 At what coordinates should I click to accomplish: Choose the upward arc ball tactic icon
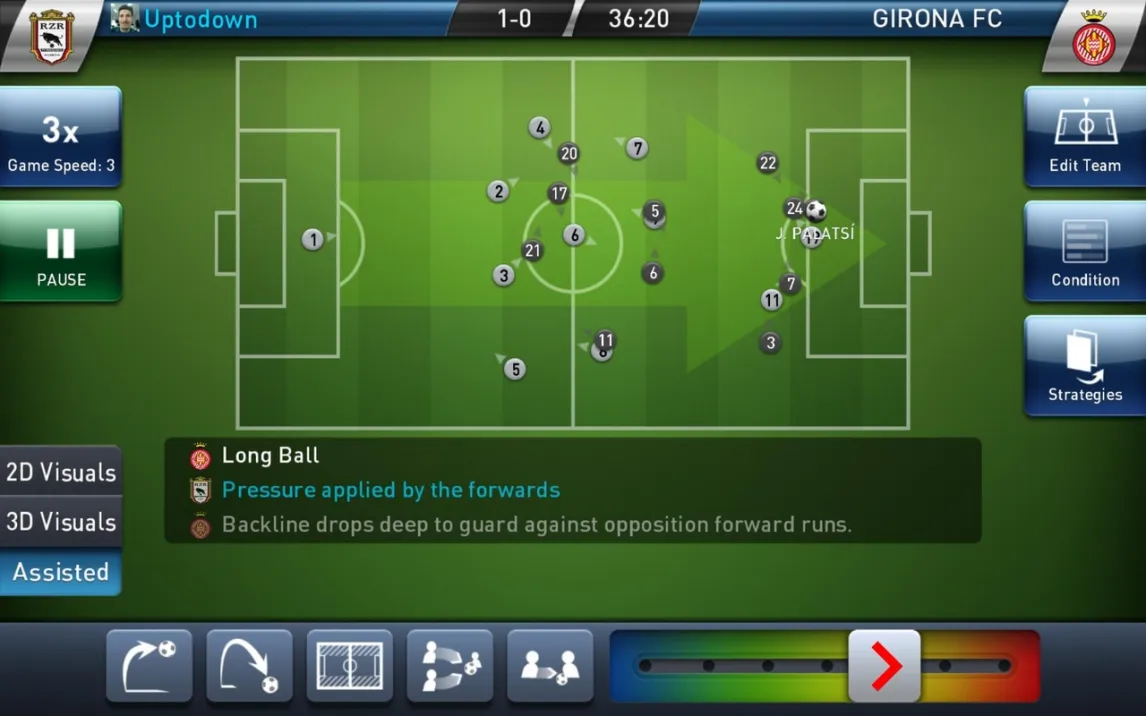[x=149, y=665]
